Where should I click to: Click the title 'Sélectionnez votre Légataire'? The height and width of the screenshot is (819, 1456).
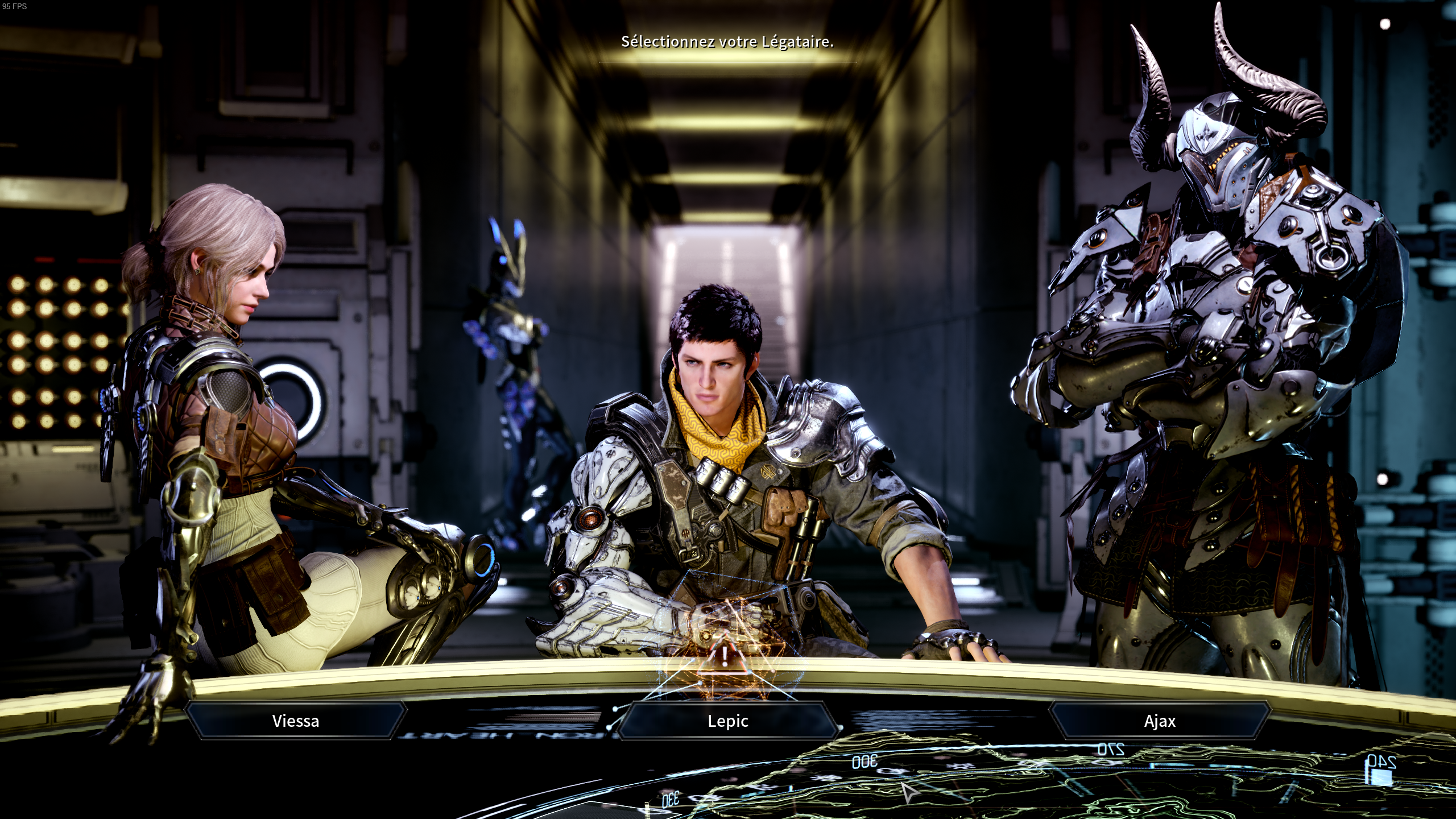pyautogui.click(x=727, y=41)
